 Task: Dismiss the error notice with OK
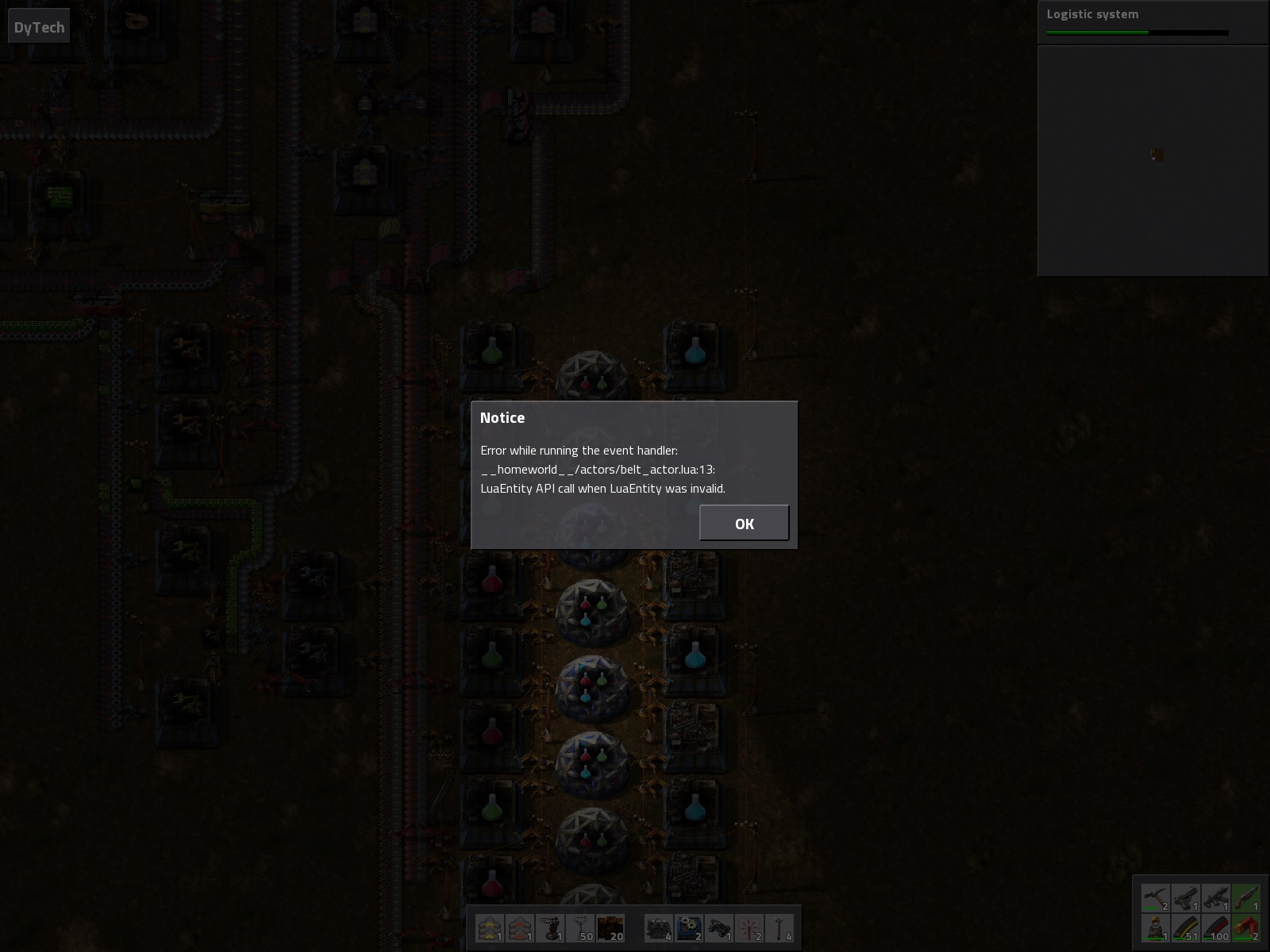click(x=744, y=523)
